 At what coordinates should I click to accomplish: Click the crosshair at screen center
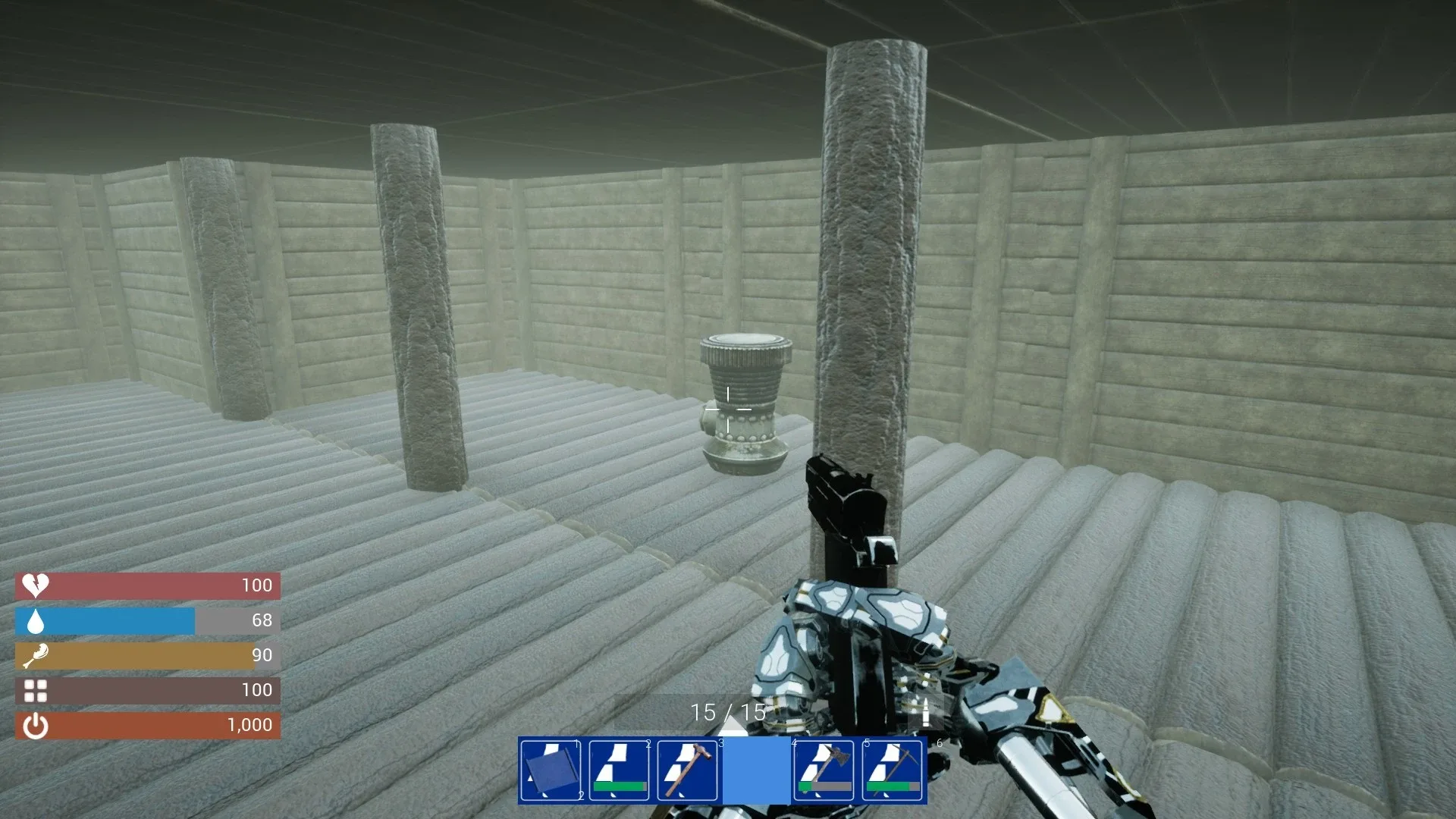728,409
